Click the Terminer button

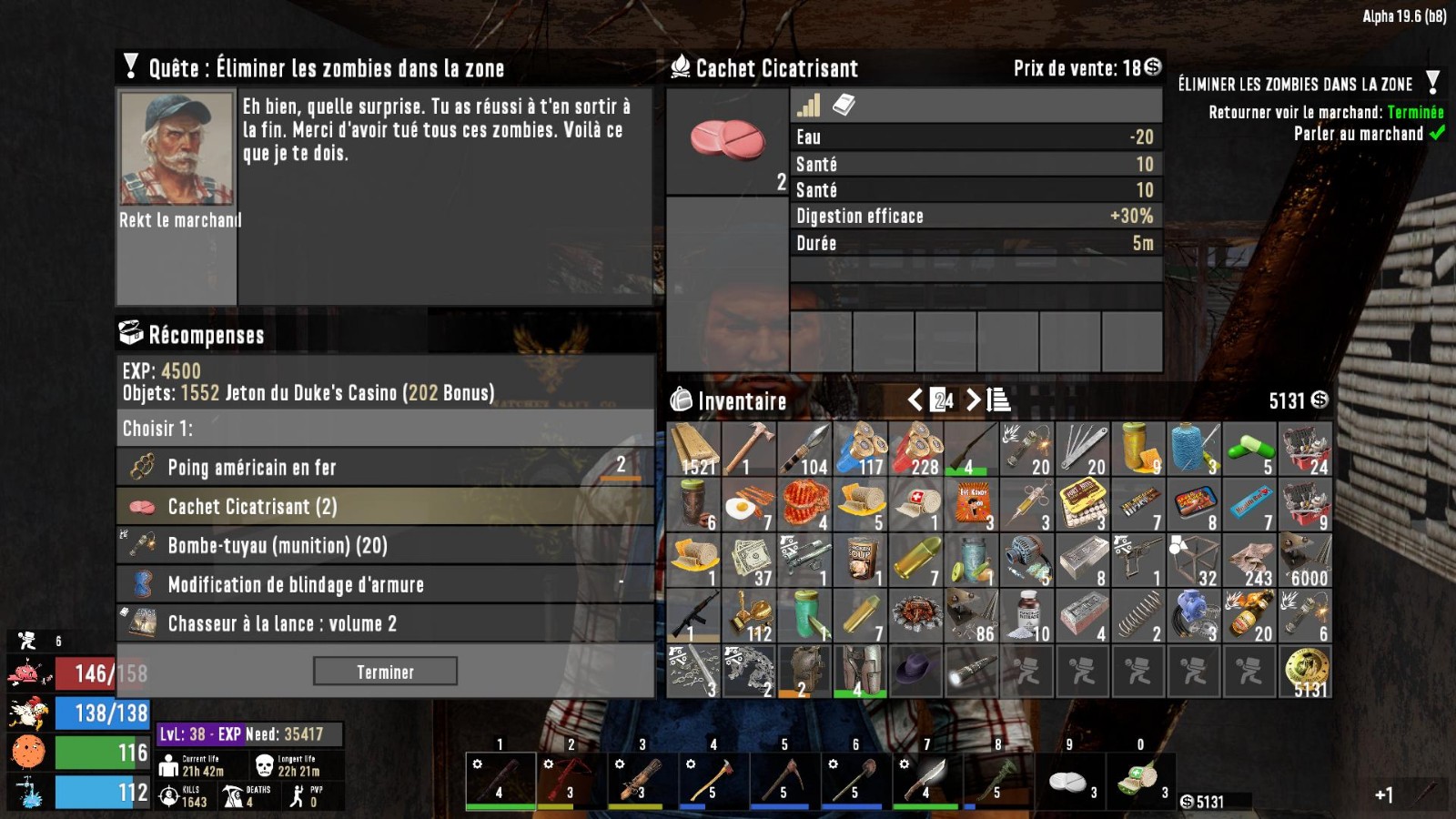tap(385, 672)
